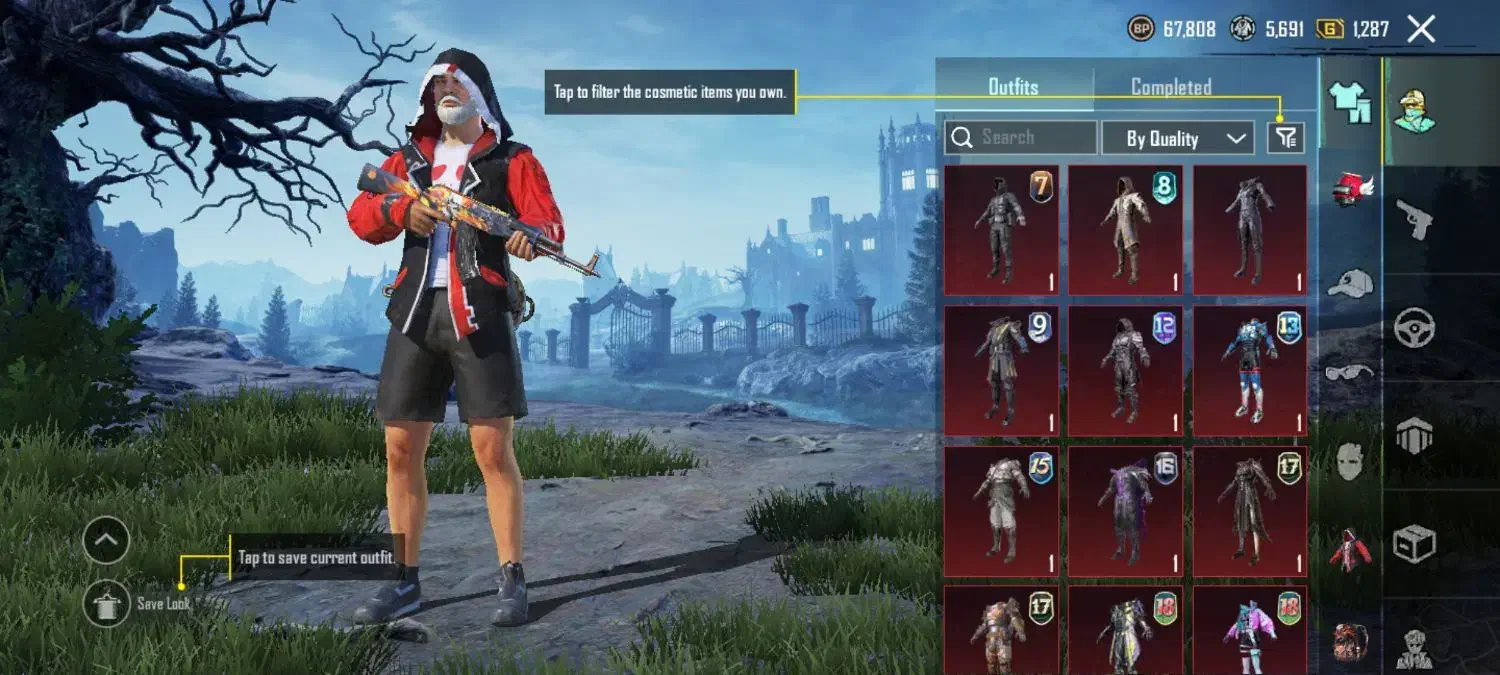The width and height of the screenshot is (1500, 675).
Task: Select the outfit with badge 7
Action: pos(1001,230)
